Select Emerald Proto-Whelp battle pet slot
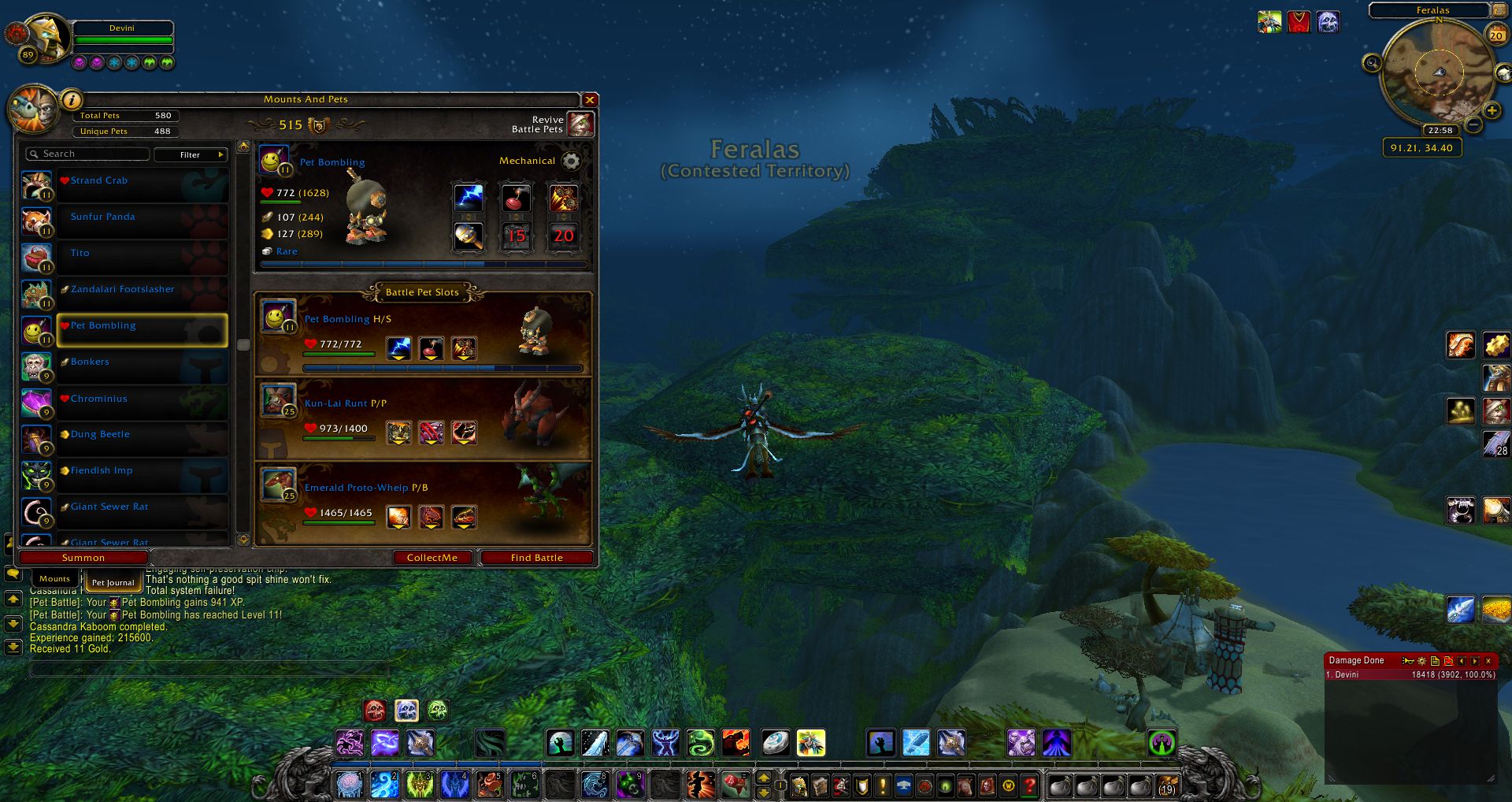 tap(423, 503)
